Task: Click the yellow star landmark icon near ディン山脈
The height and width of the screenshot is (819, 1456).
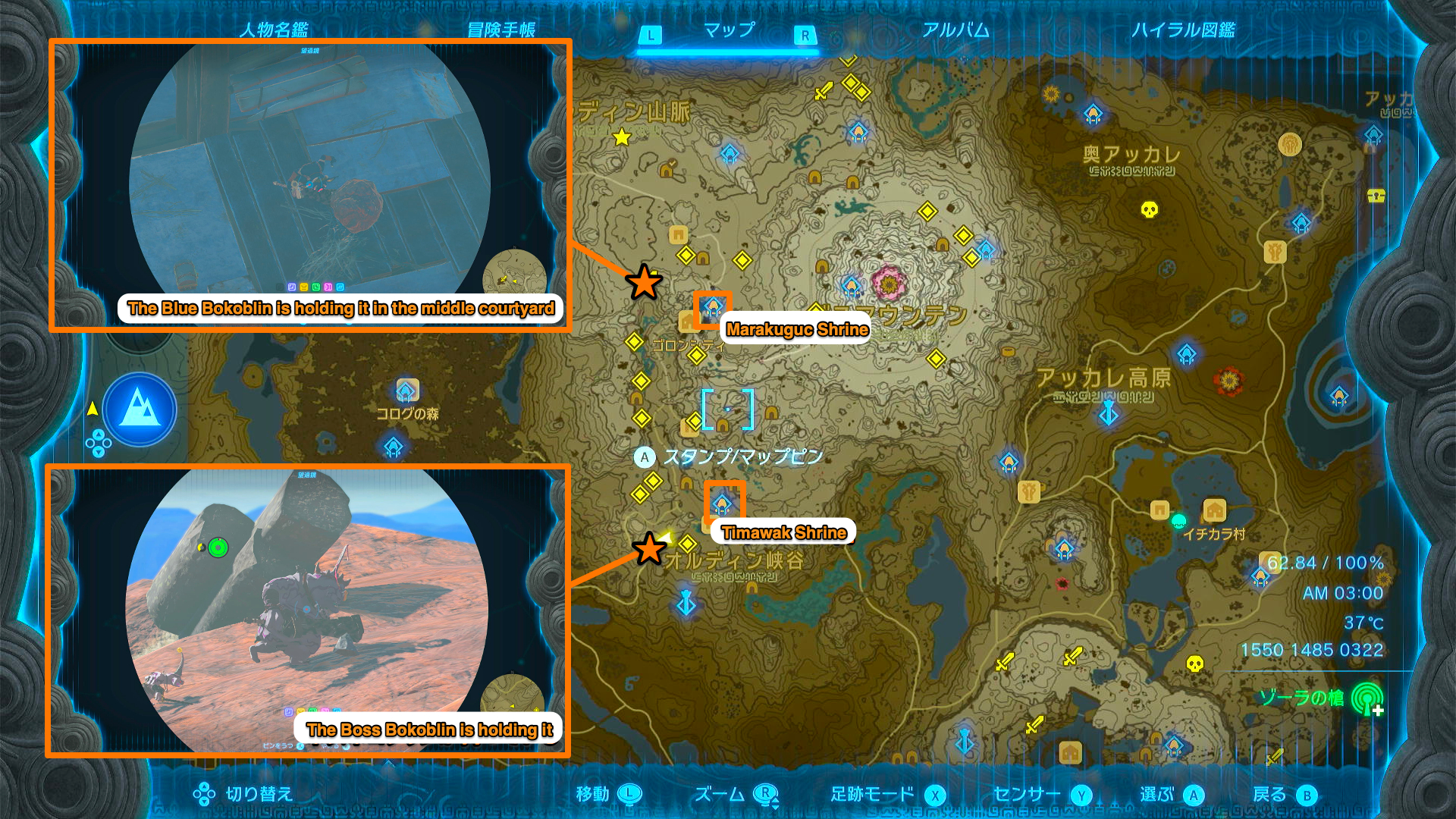Action: (622, 137)
